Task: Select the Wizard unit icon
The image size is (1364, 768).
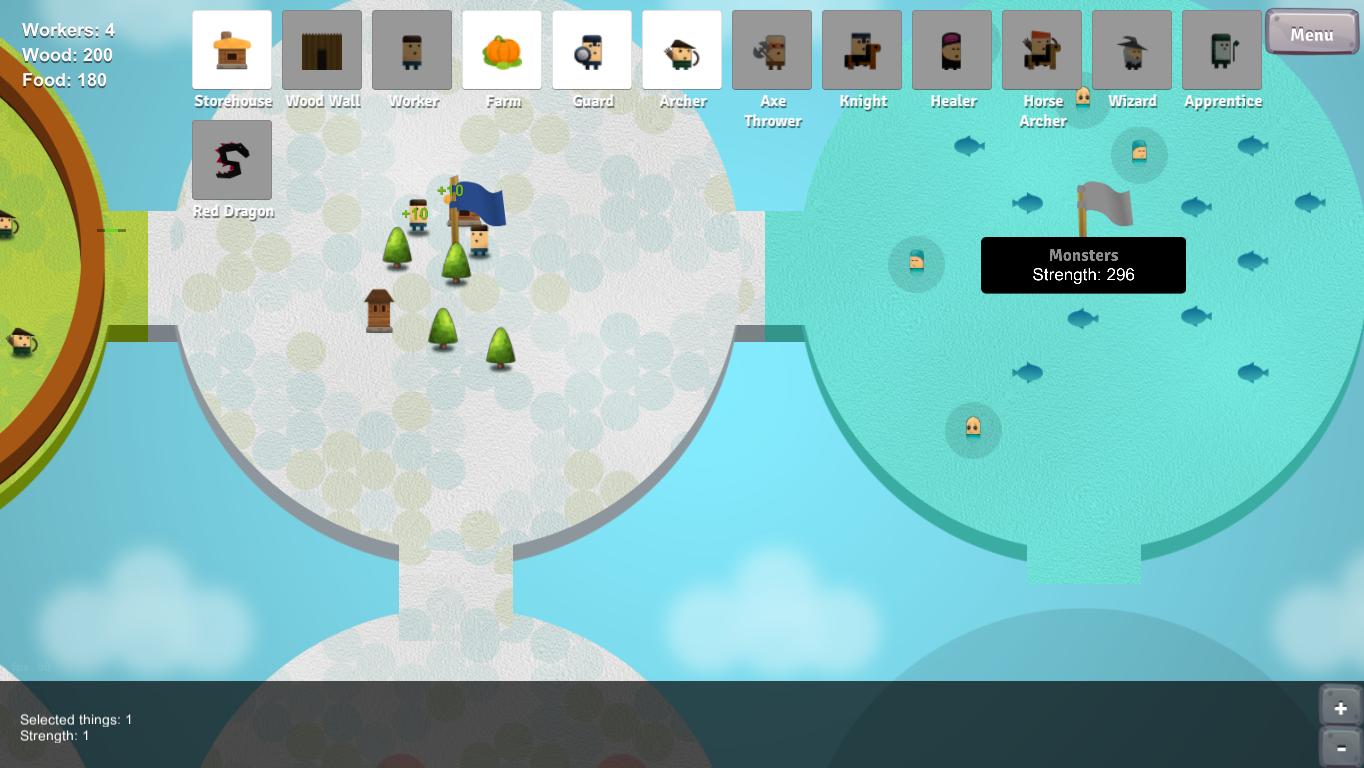Action: (x=1132, y=50)
